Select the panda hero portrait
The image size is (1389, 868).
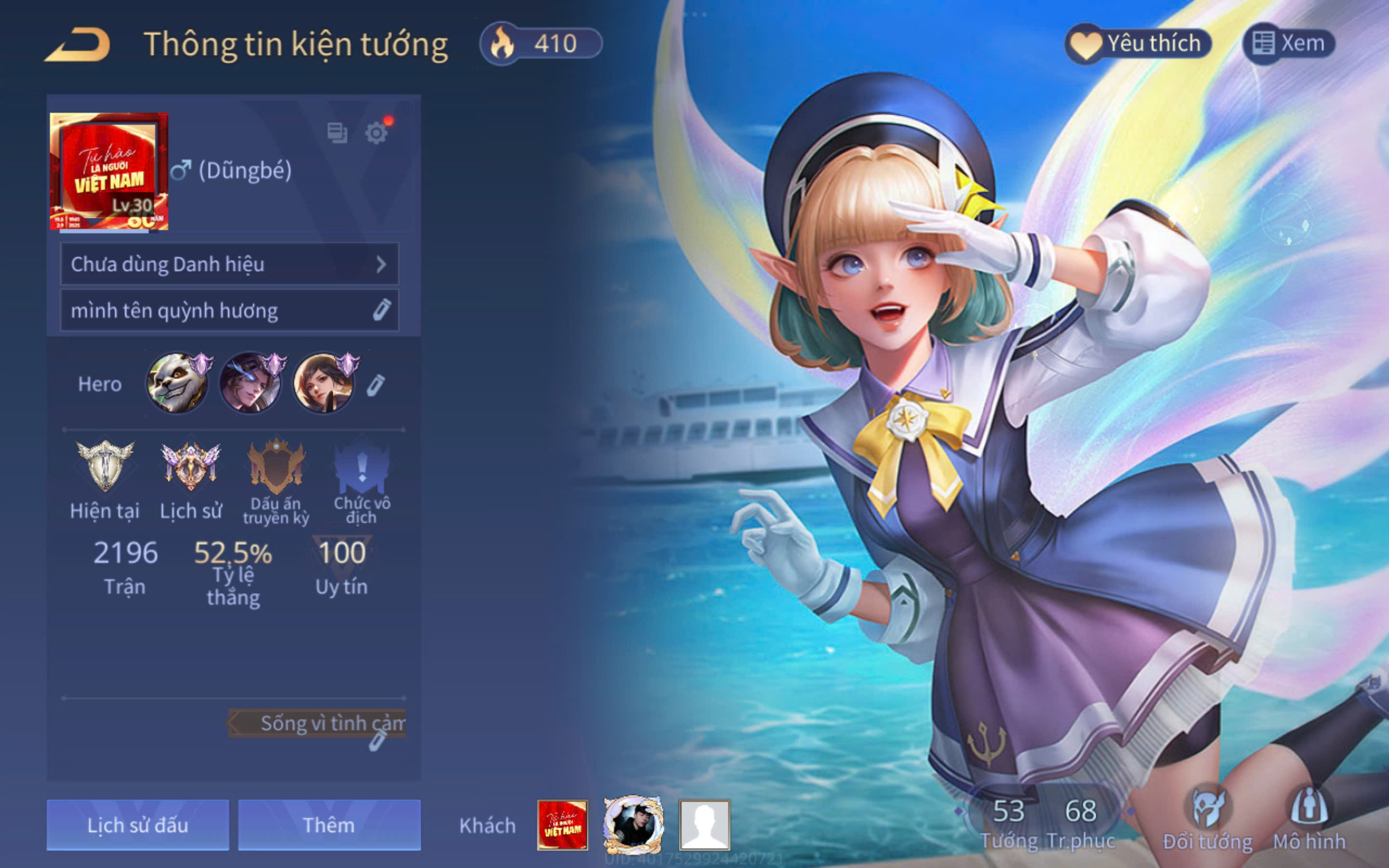177,383
